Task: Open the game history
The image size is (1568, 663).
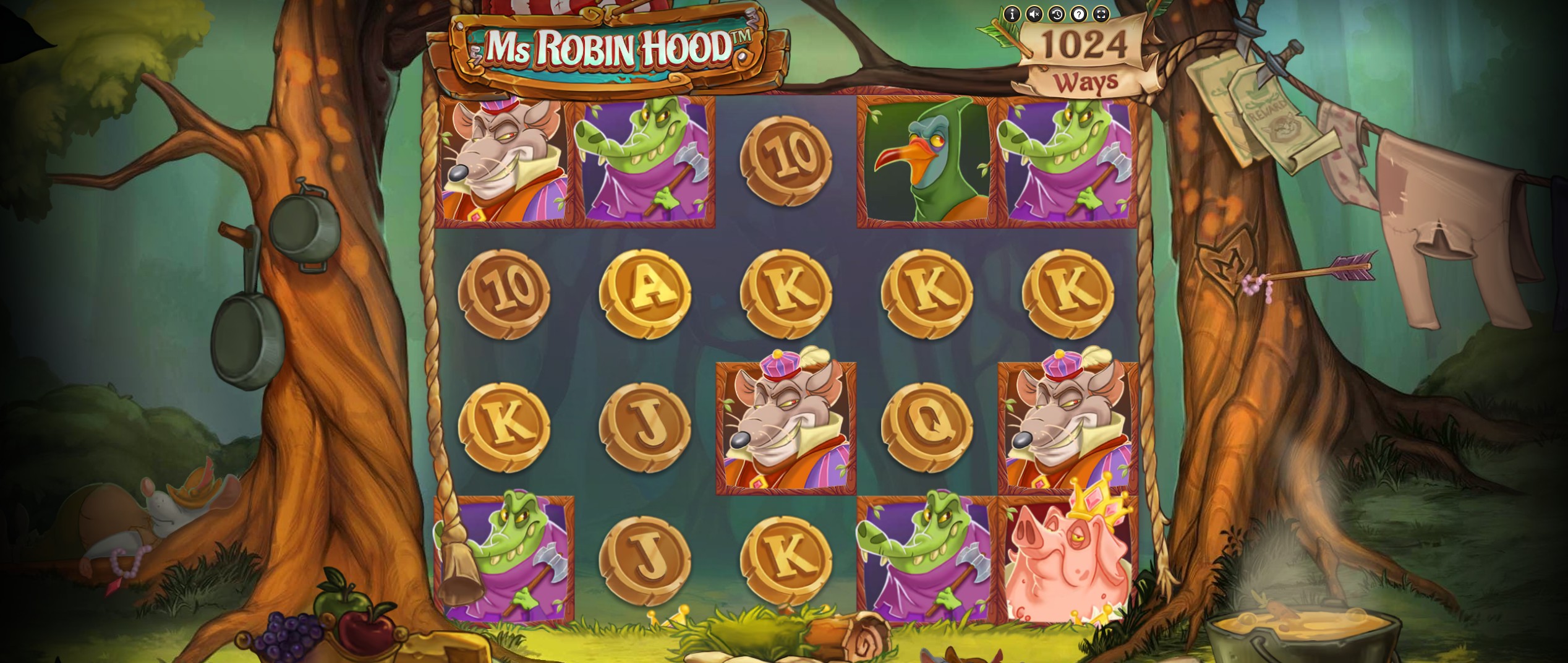Action: tap(1057, 14)
